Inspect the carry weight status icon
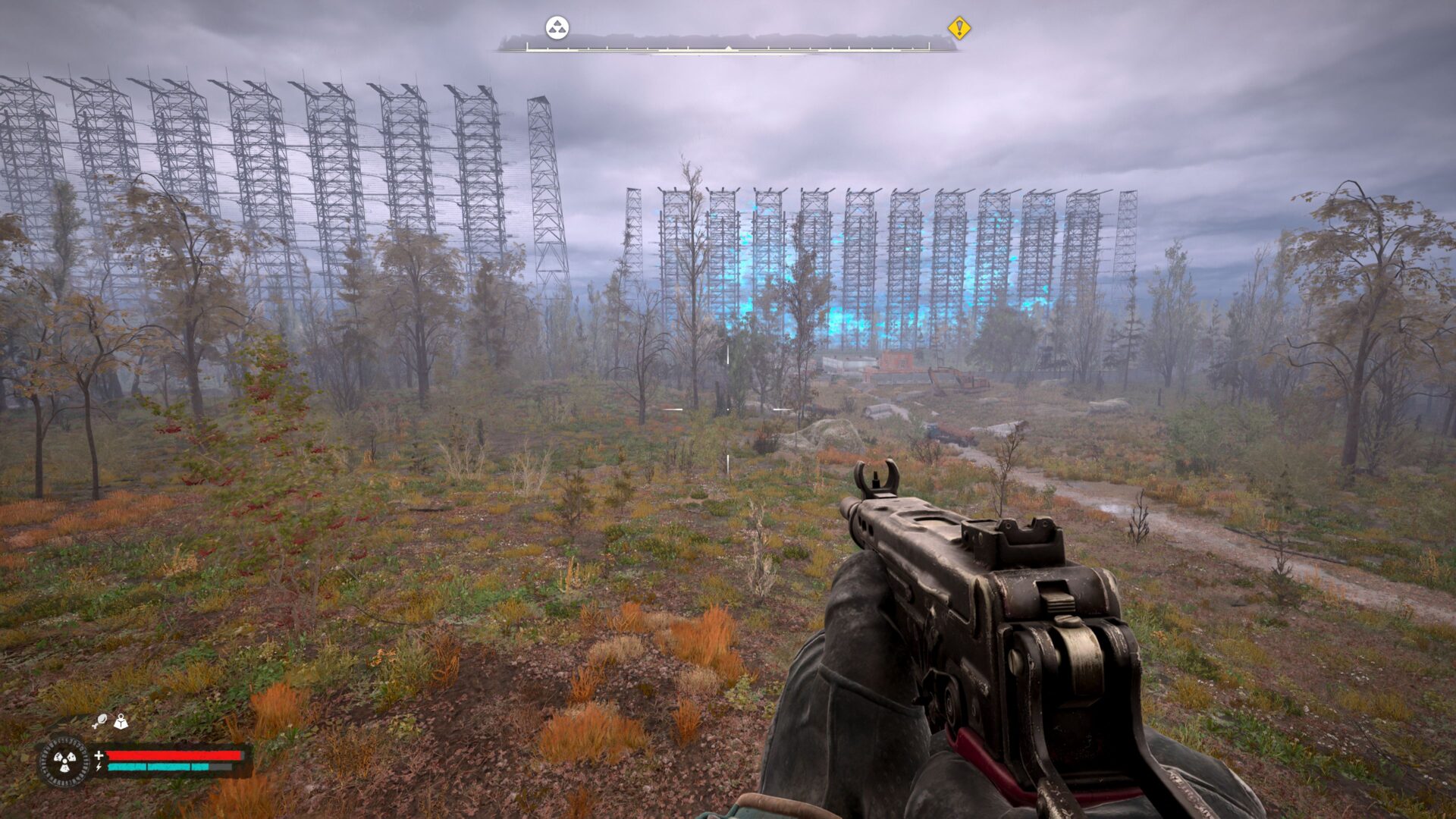 pos(121,721)
